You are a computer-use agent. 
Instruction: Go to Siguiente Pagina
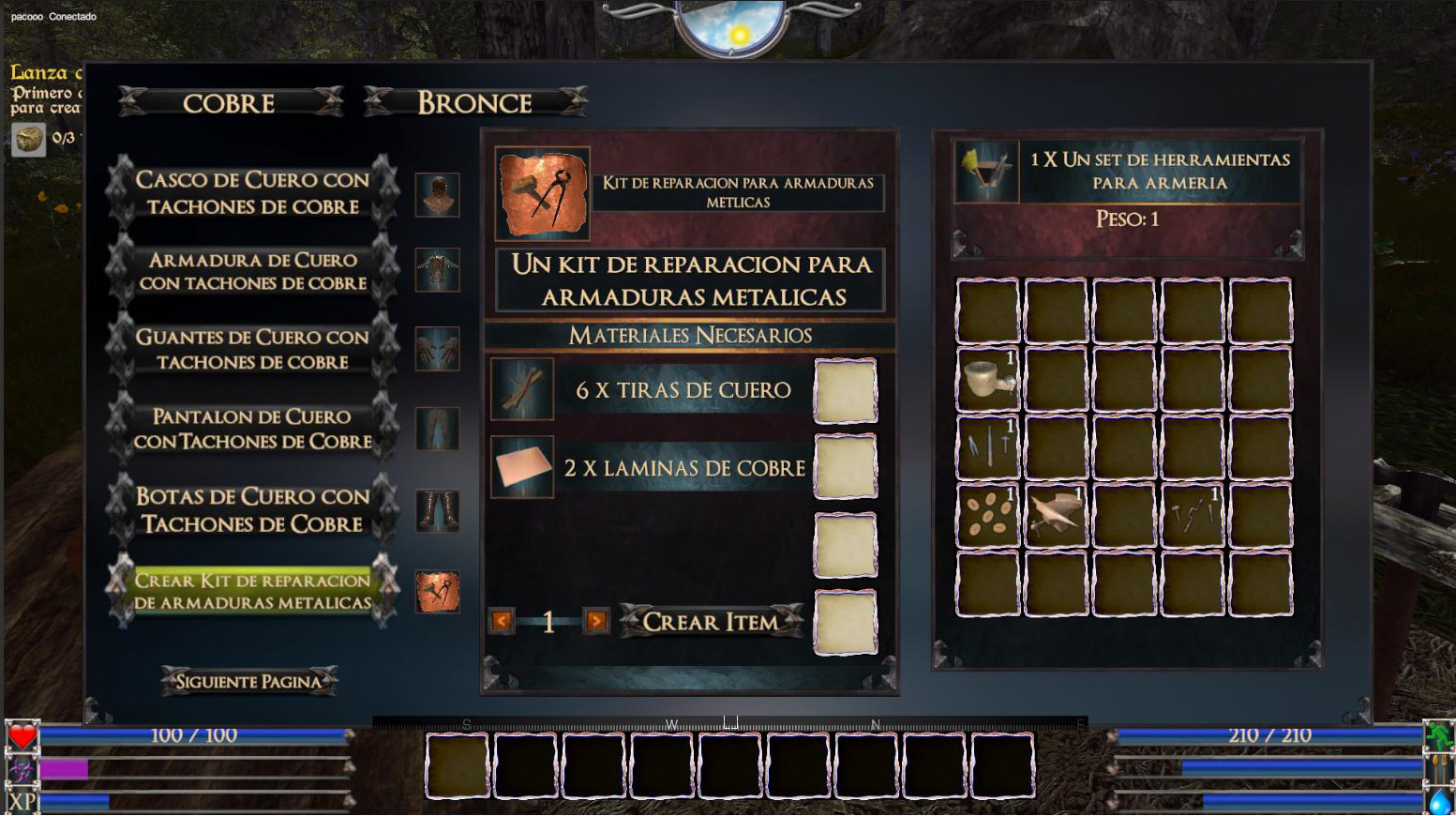(x=248, y=681)
